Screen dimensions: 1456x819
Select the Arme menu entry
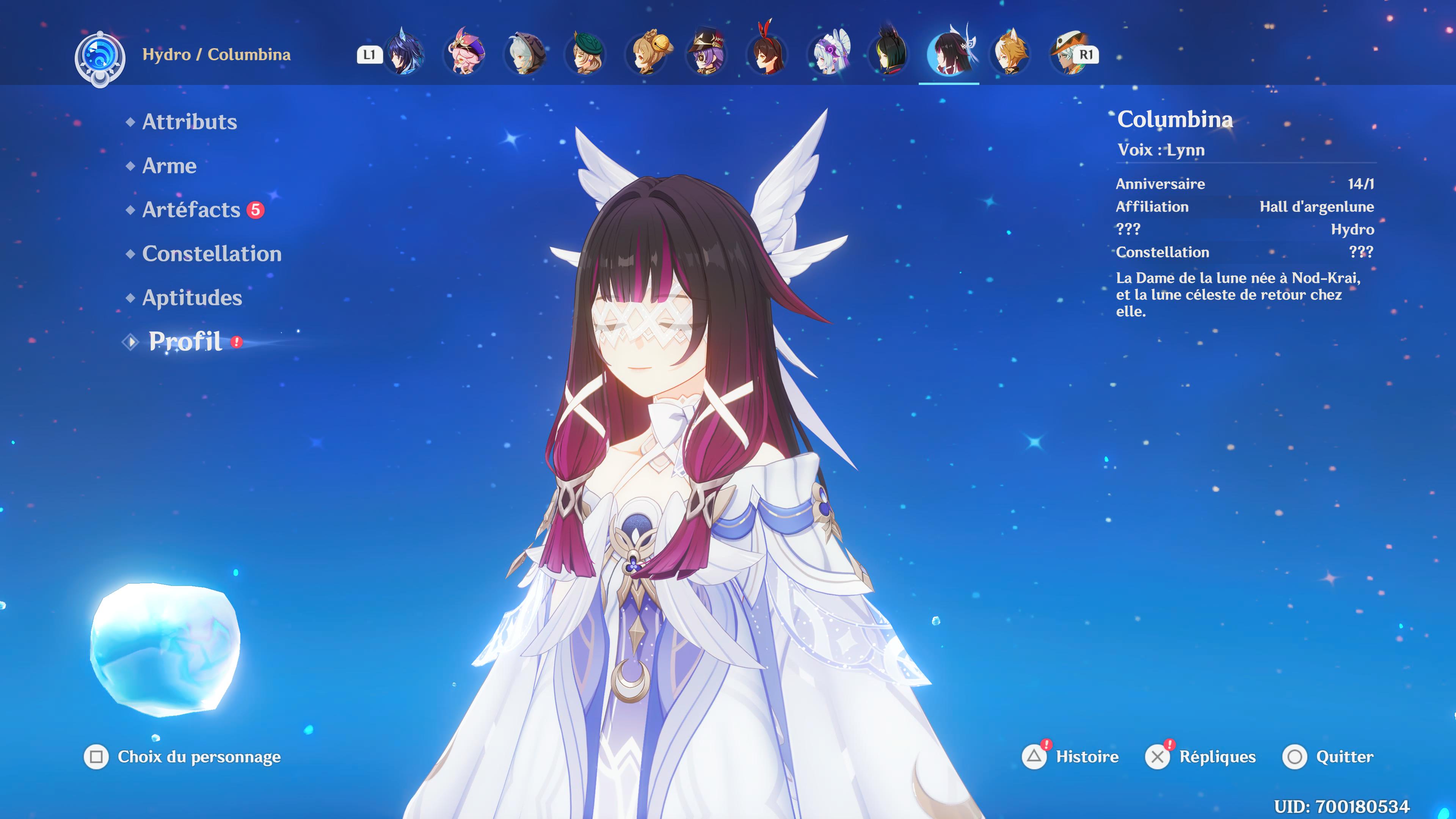point(169,166)
